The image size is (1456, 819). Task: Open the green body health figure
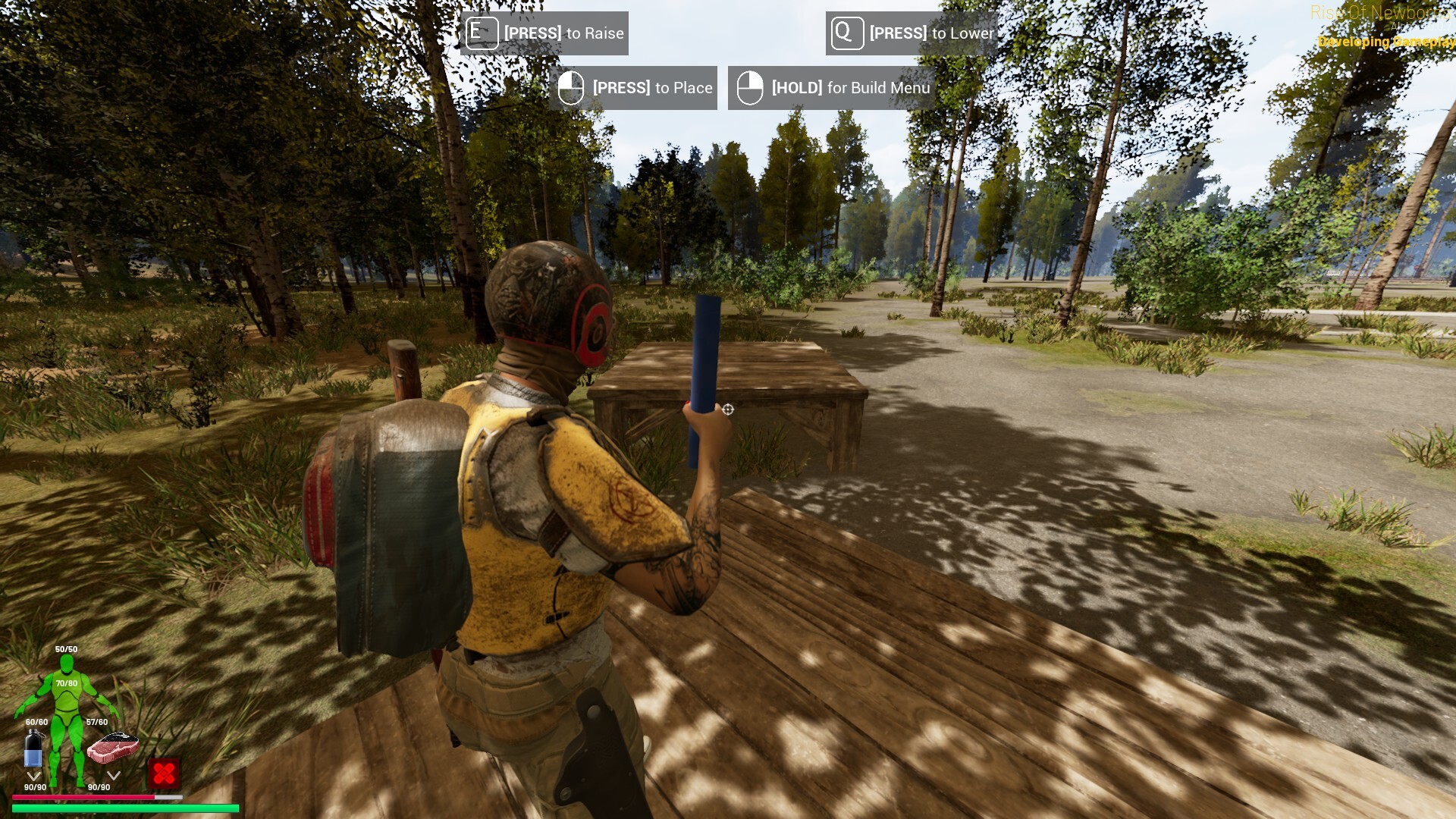68,713
